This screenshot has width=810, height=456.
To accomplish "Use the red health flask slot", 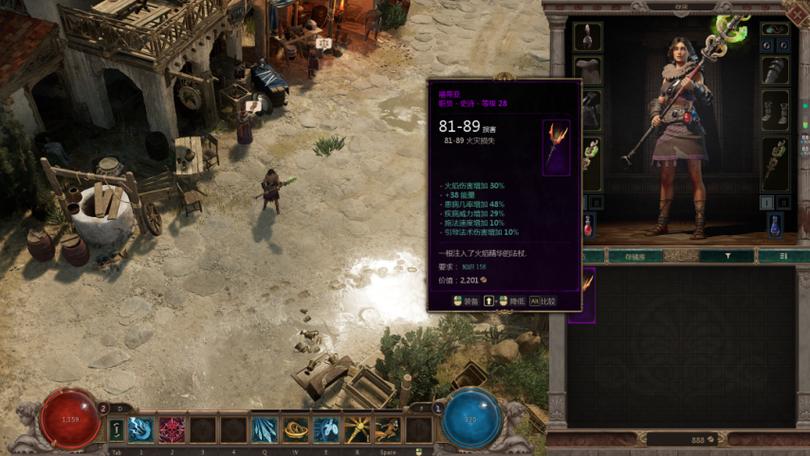I will tap(589, 224).
